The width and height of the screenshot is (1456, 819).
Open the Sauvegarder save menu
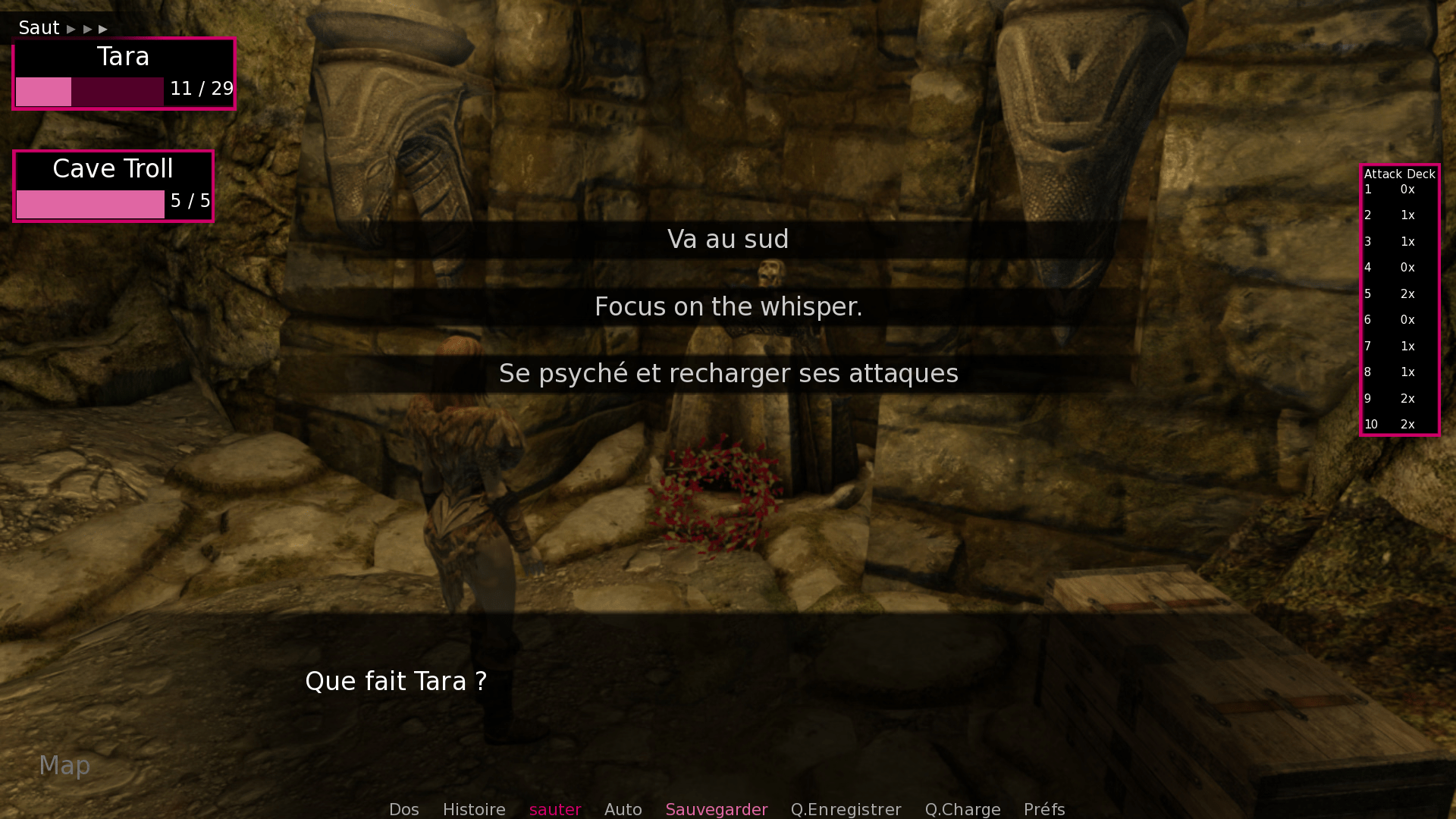click(x=716, y=809)
